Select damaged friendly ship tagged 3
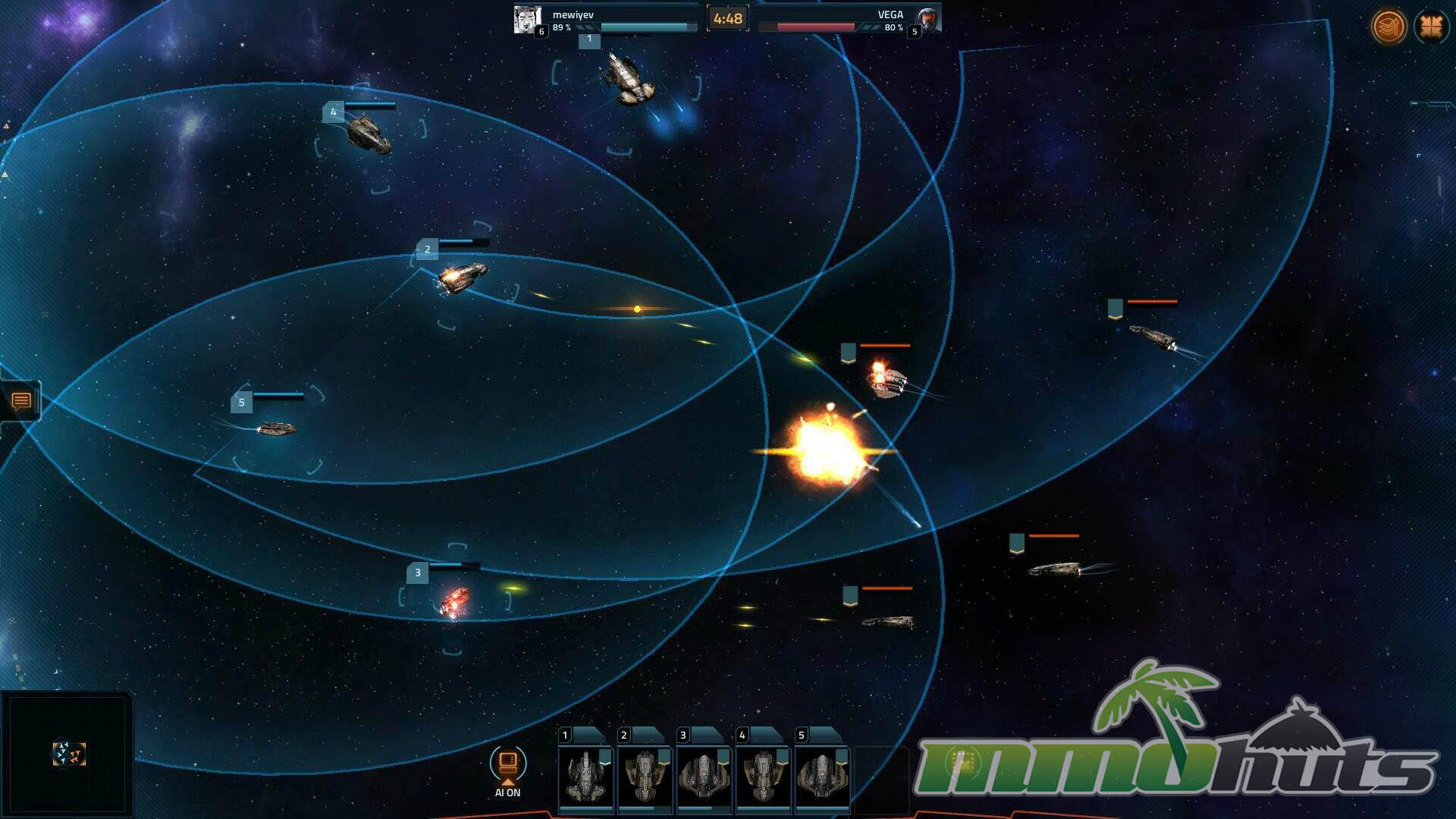 [454, 601]
